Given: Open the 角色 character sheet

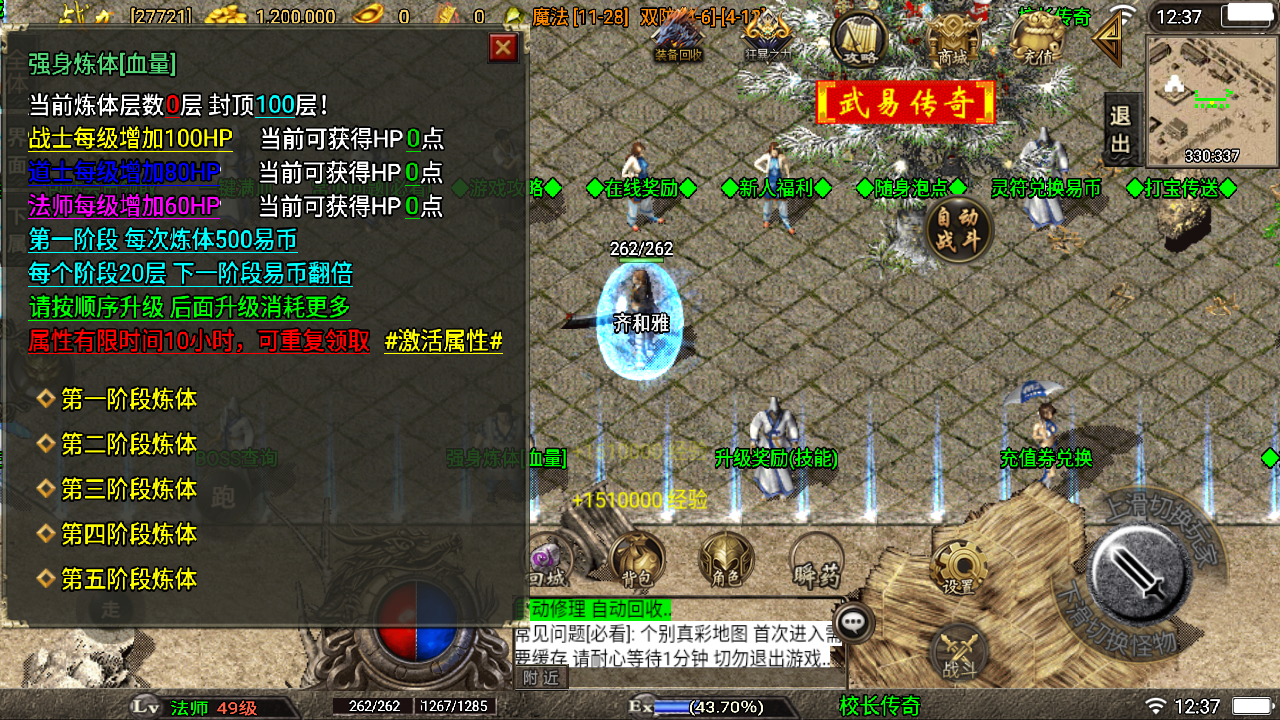Looking at the screenshot, I should click(726, 560).
